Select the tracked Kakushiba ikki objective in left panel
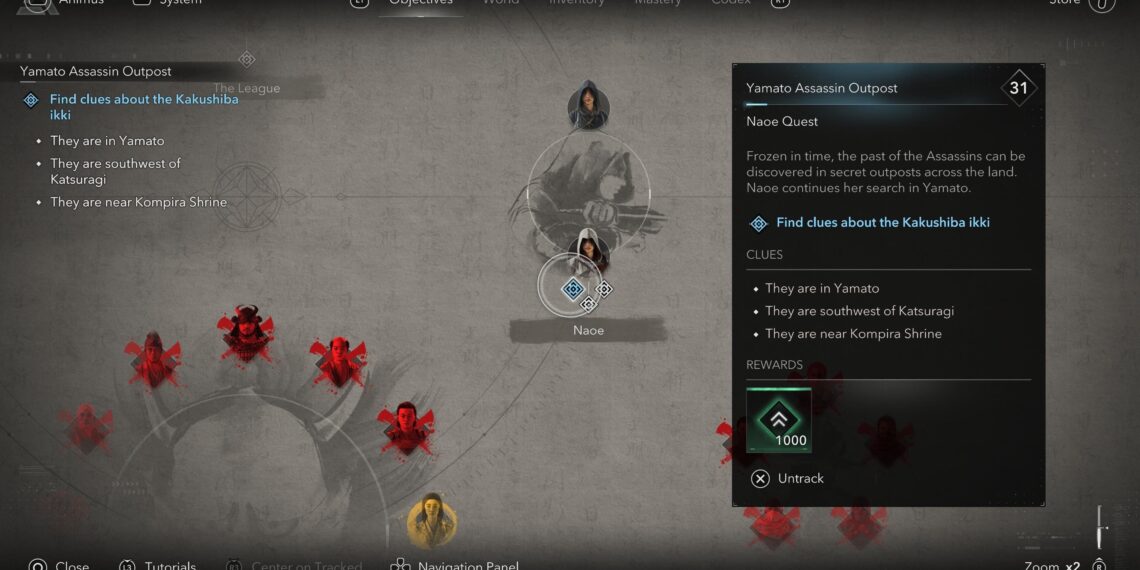This screenshot has height=570, width=1140. (144, 107)
